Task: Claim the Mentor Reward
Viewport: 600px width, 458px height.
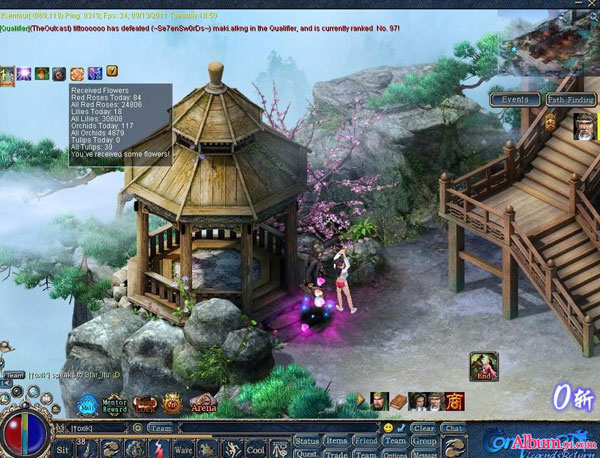Action: point(116,405)
